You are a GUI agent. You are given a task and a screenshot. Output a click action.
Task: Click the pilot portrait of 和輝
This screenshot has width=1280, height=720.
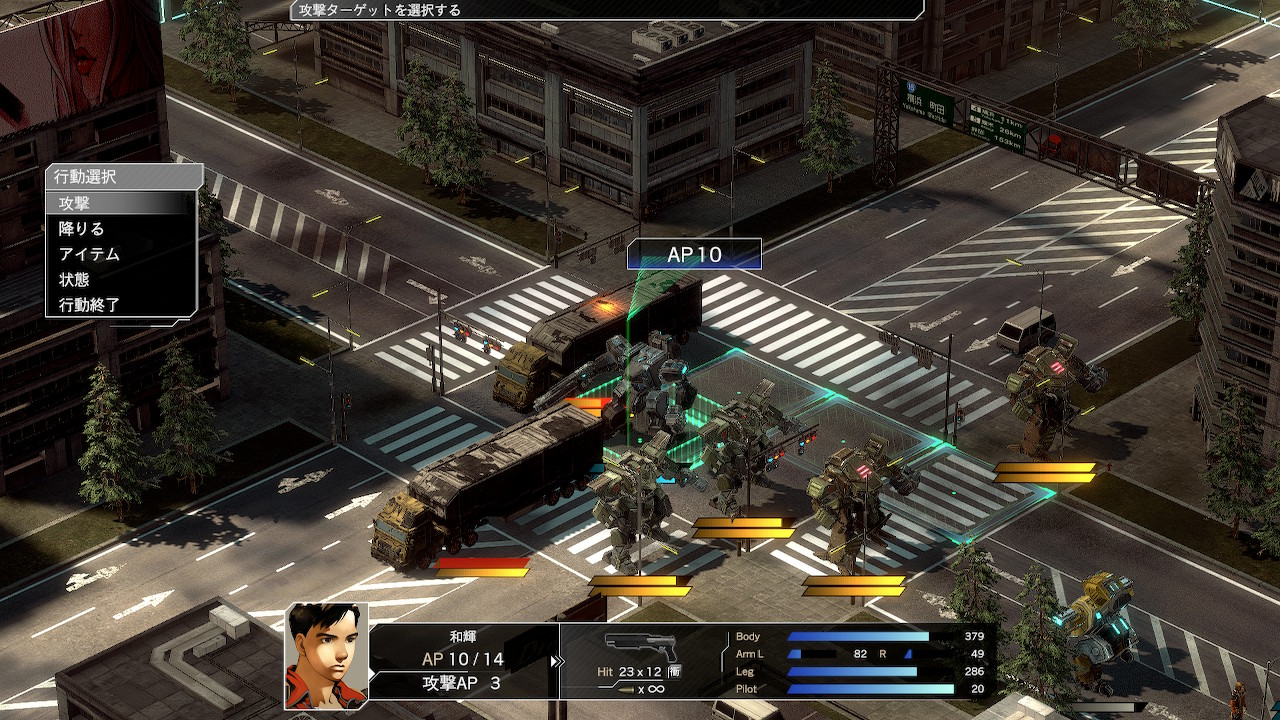coord(326,656)
